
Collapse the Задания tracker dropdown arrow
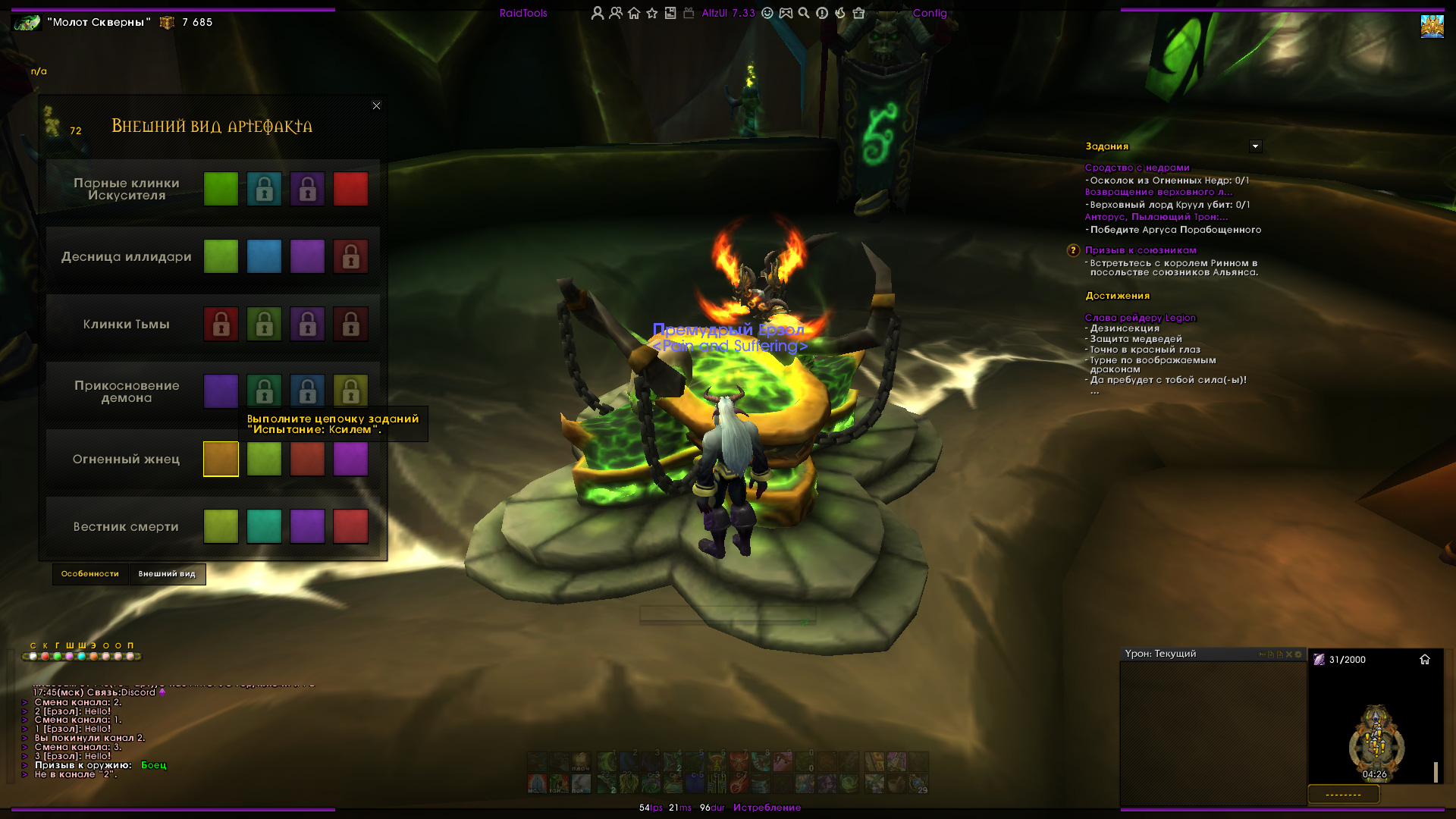pos(1255,146)
